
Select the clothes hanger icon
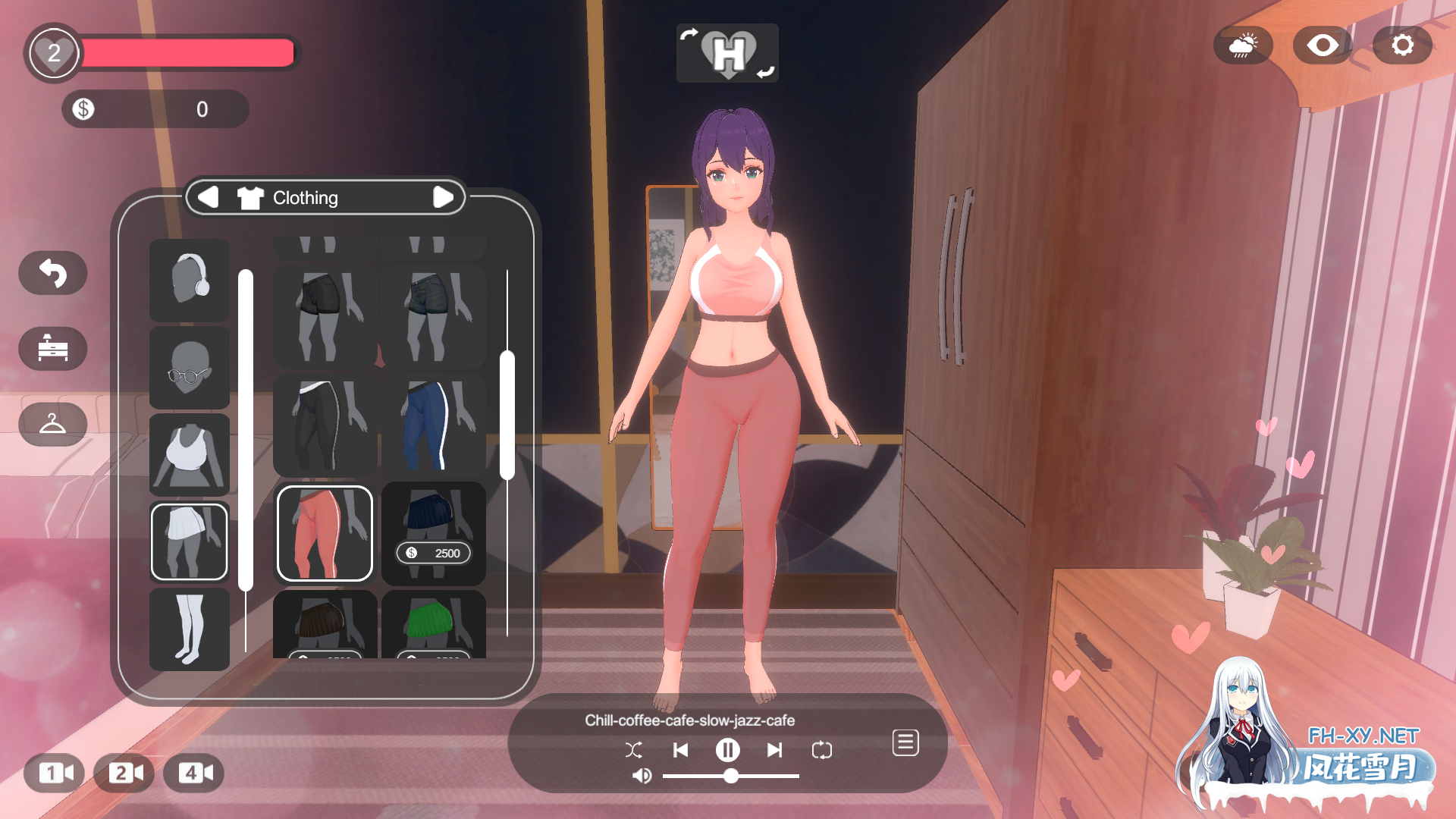pyautogui.click(x=52, y=425)
